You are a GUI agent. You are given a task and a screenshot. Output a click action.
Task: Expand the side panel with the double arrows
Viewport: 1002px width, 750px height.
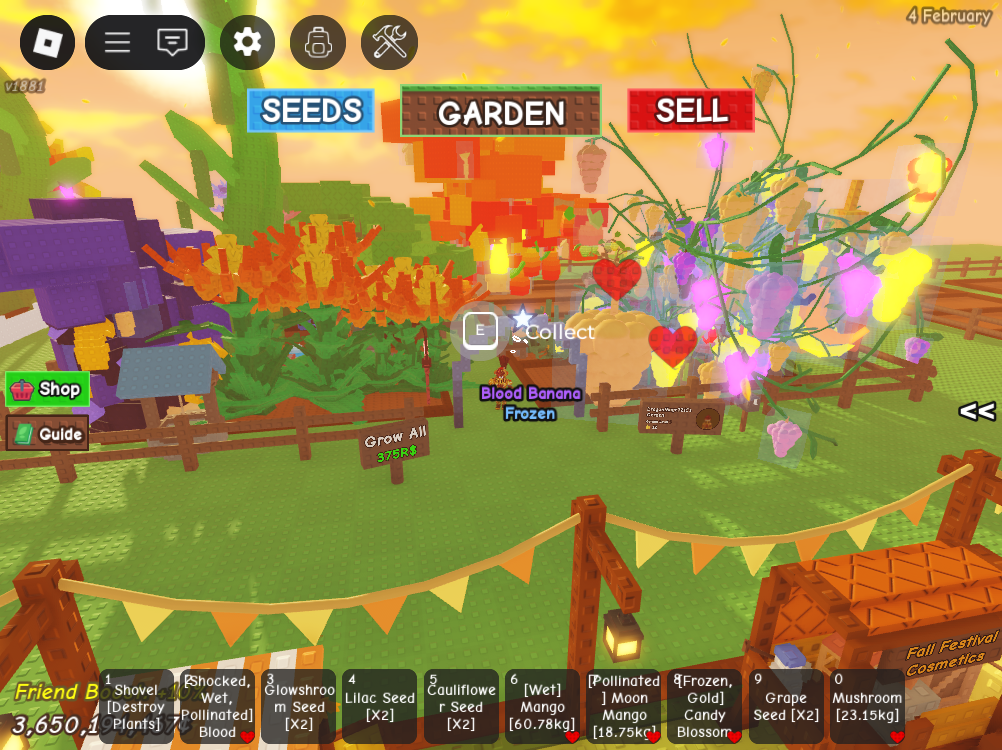[976, 411]
